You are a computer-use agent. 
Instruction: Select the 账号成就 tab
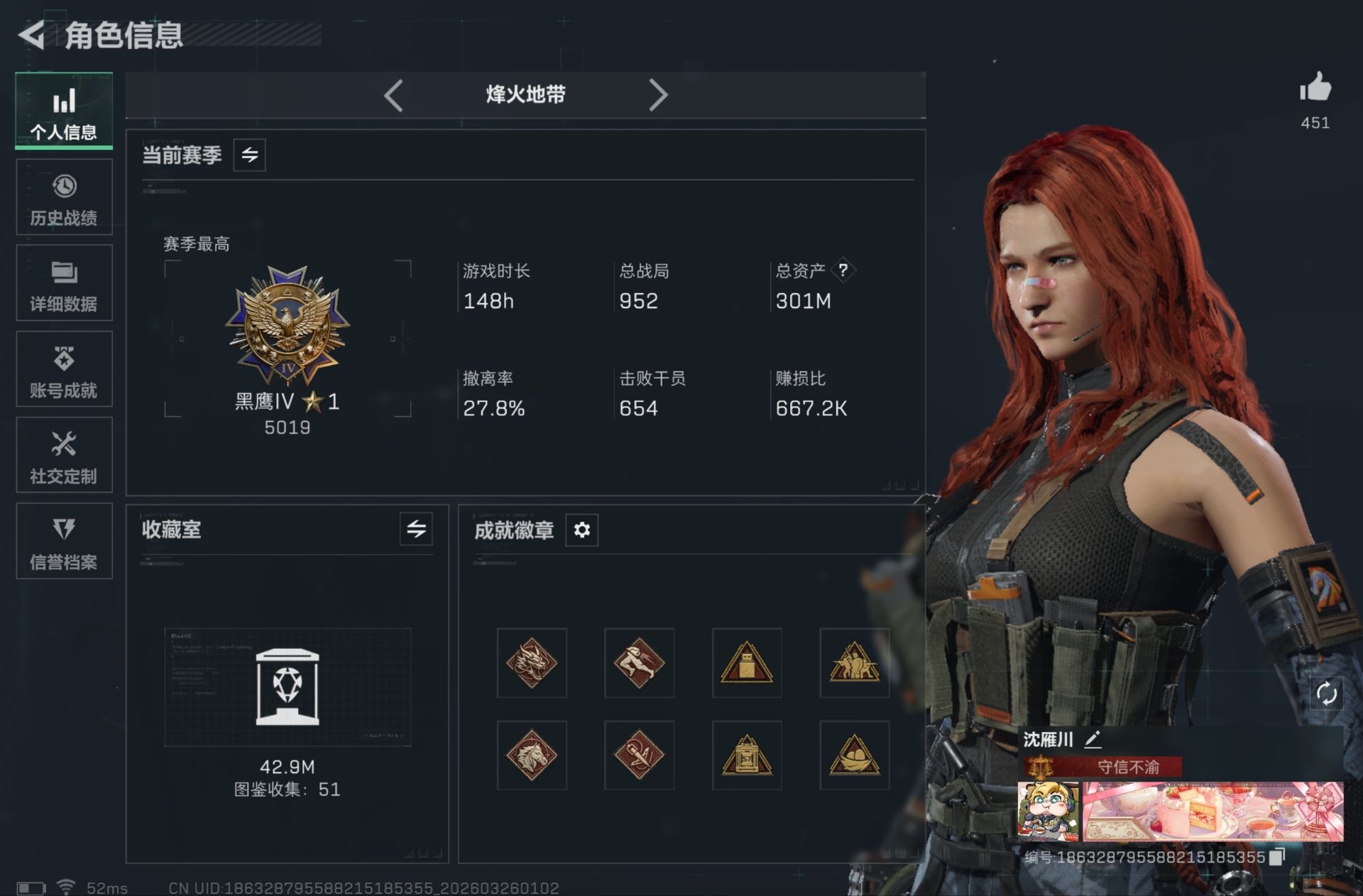pyautogui.click(x=64, y=369)
